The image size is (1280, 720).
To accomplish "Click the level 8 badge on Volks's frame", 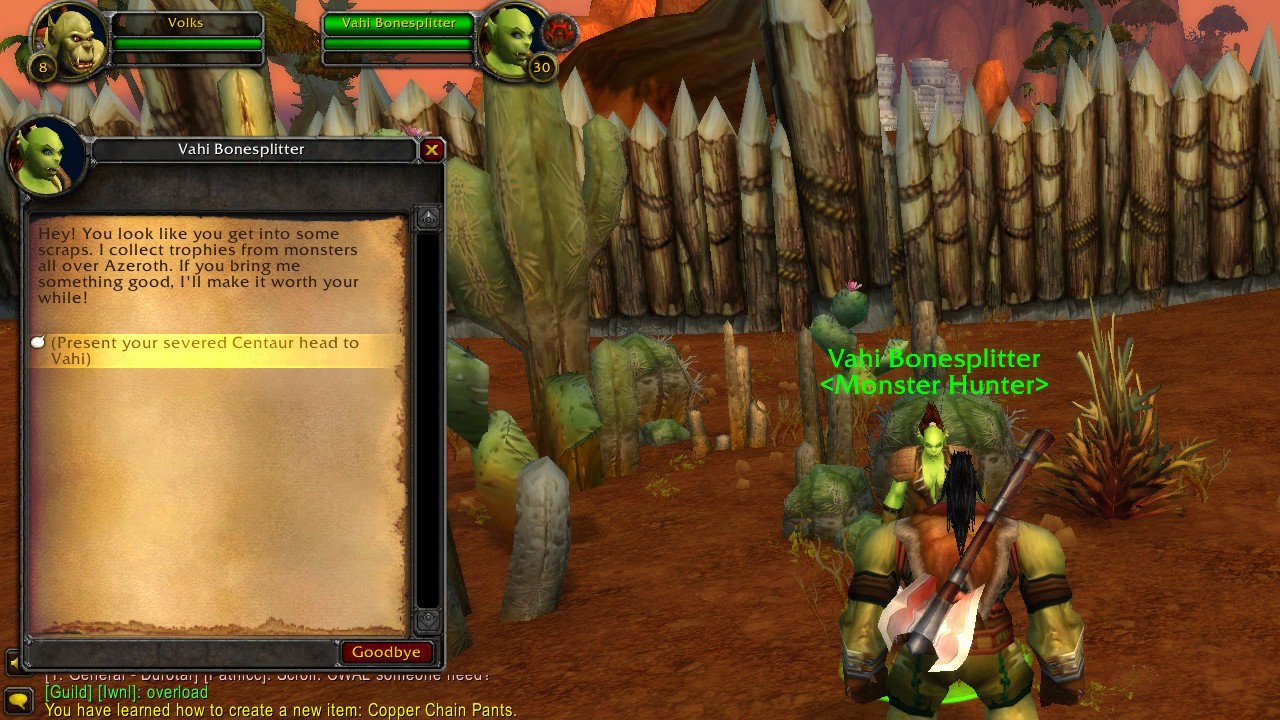I will (42, 69).
